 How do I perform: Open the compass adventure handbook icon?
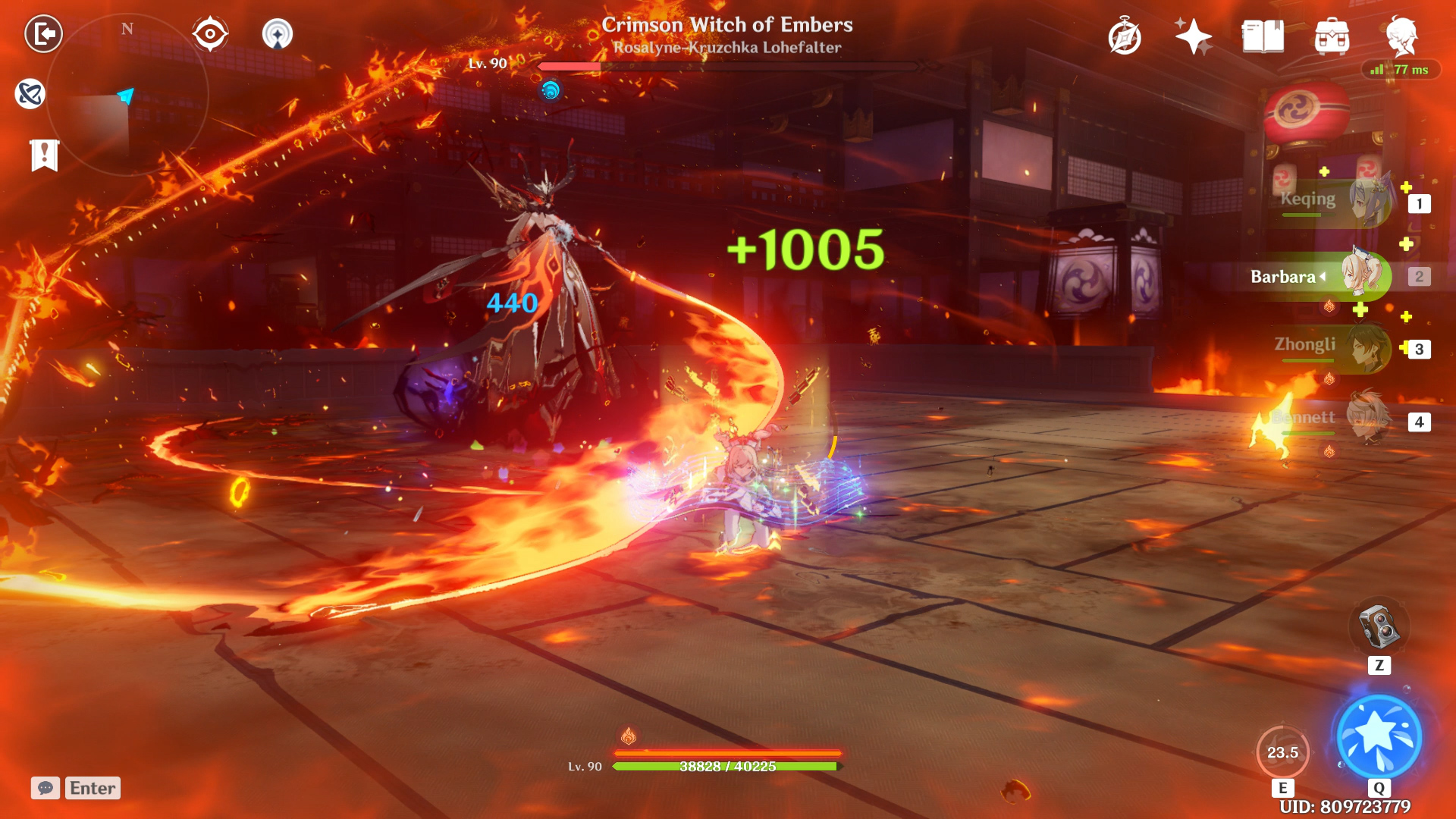1124,36
